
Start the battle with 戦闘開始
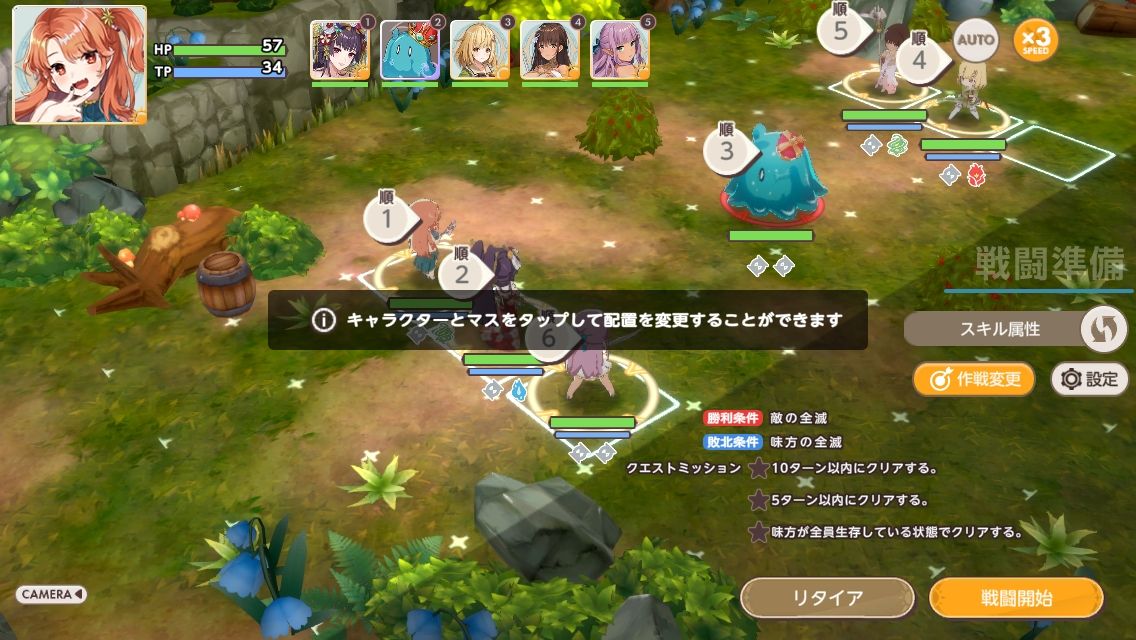pos(1016,598)
